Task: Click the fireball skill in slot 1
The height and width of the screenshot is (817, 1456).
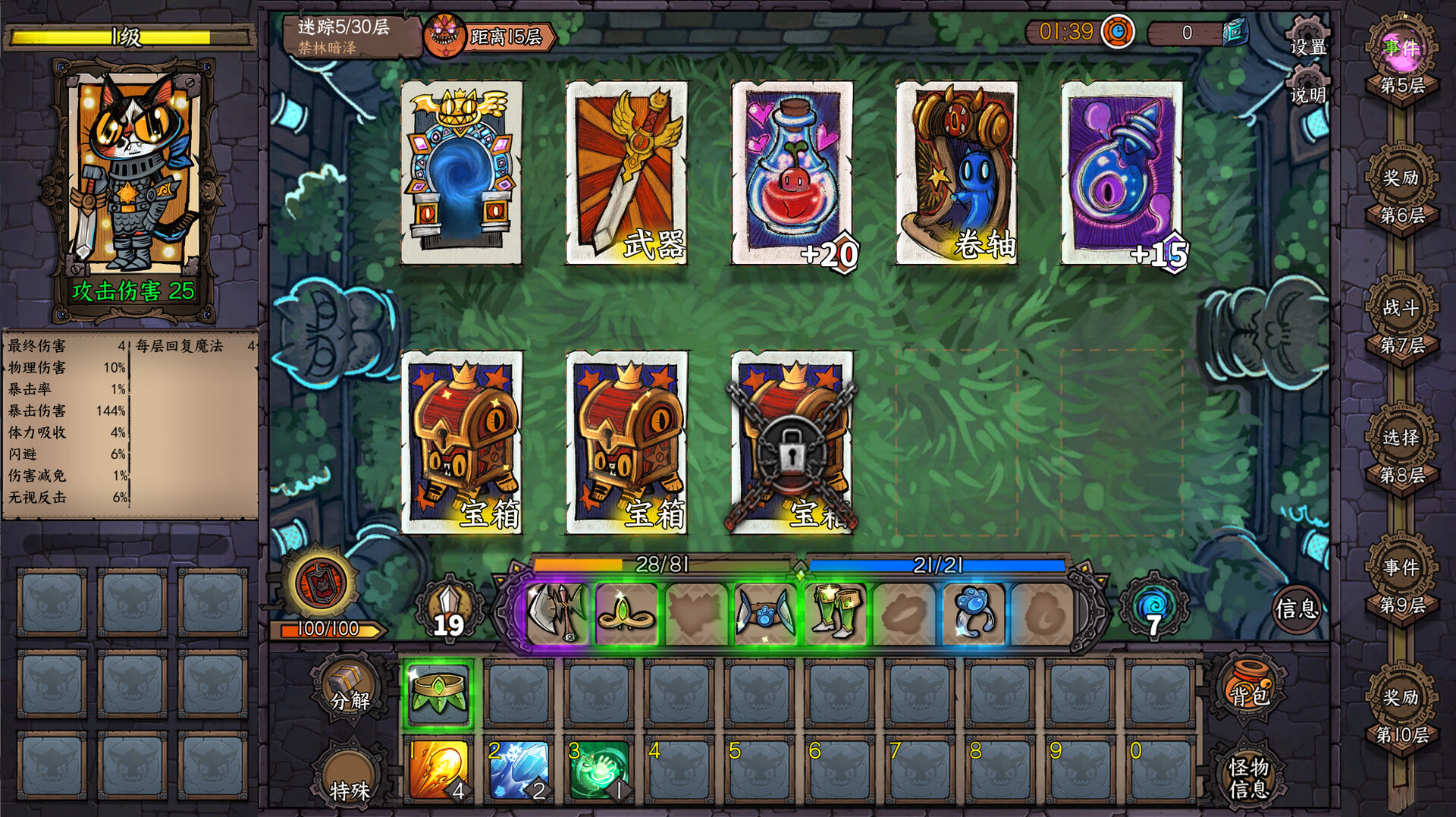Action: (438, 771)
